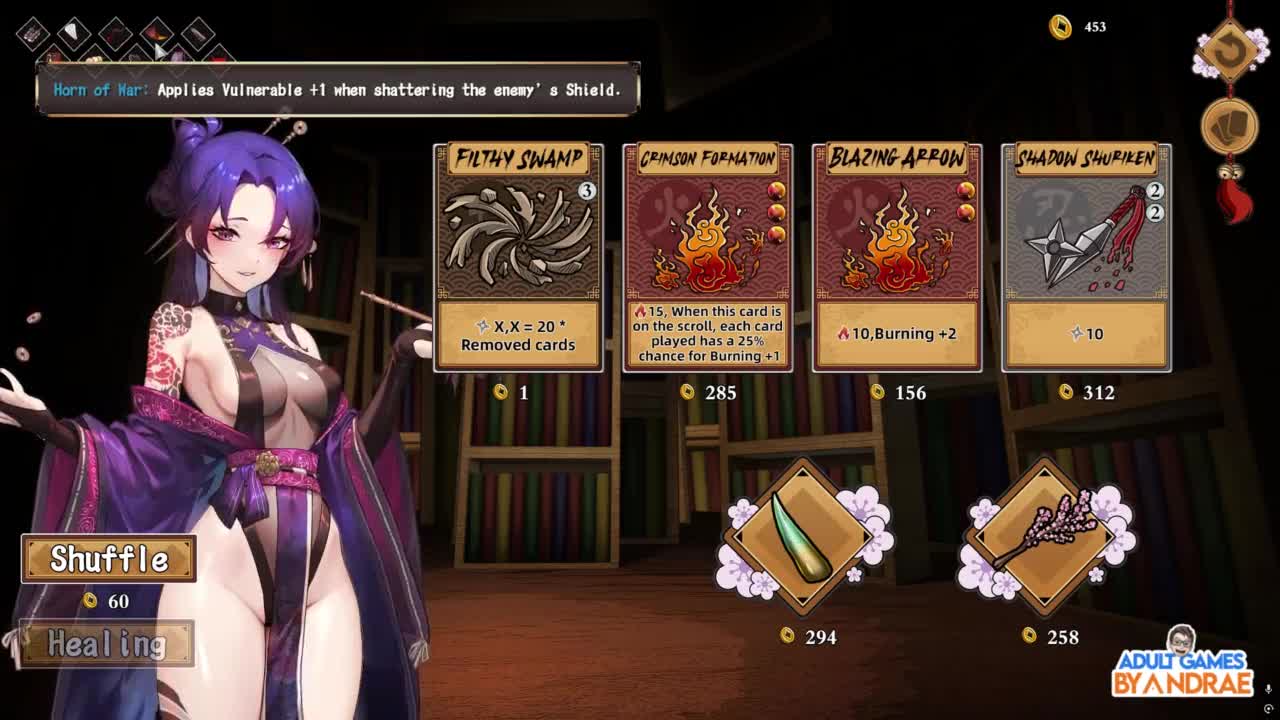Screen dimensions: 1280x720
Task: Buy the cherry blossom branch relic
Action: (1043, 538)
